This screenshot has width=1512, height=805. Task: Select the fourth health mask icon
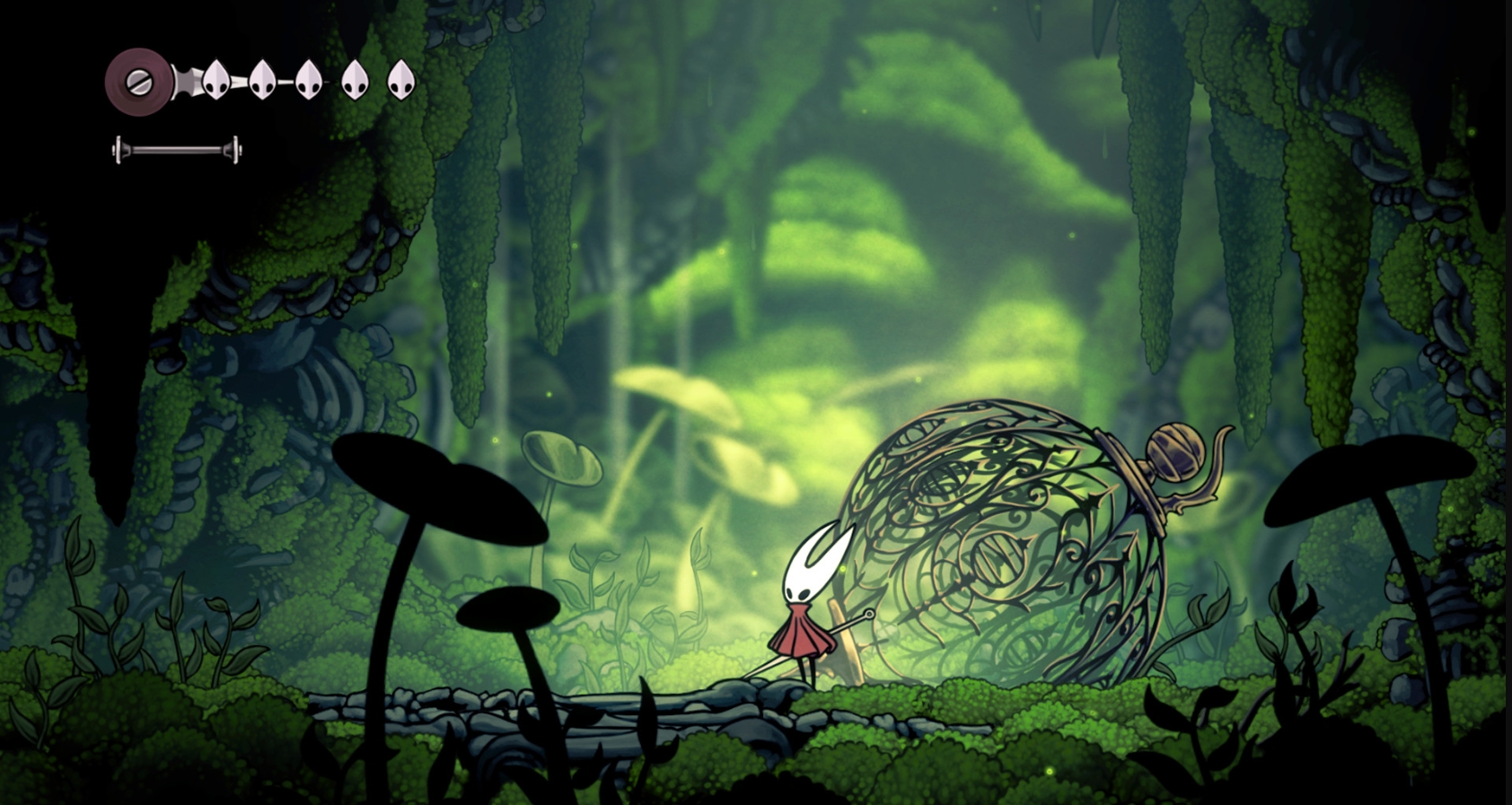[x=356, y=79]
